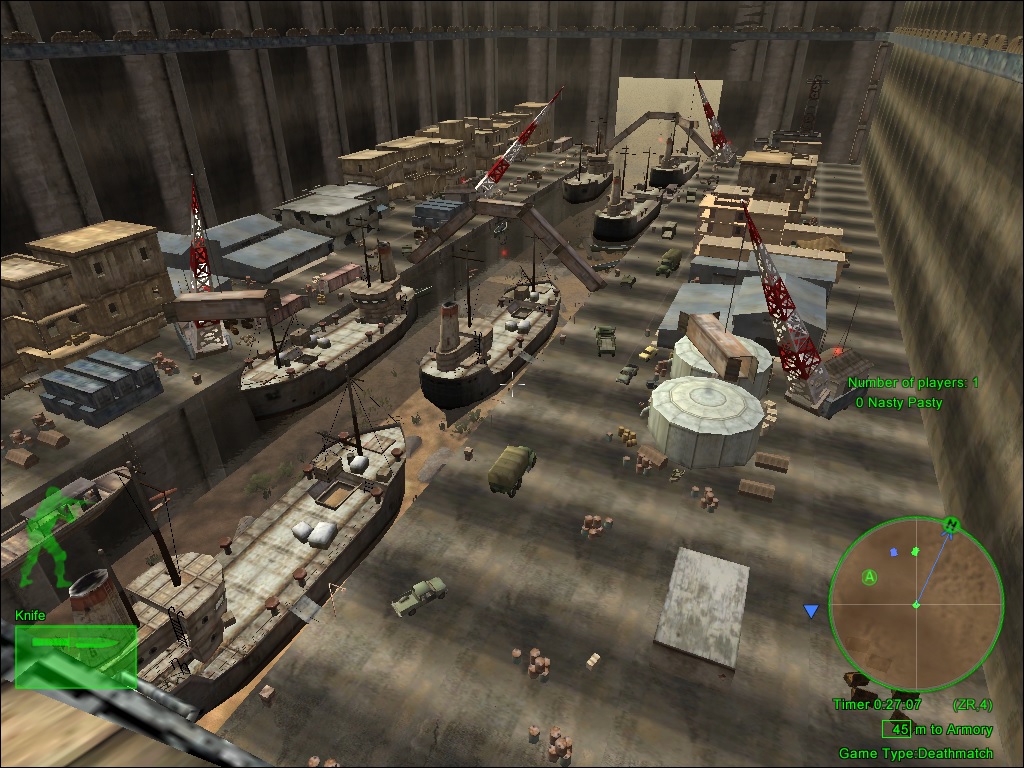Select the Nasty Pasty player row
This screenshot has width=1024, height=768.
(898, 402)
